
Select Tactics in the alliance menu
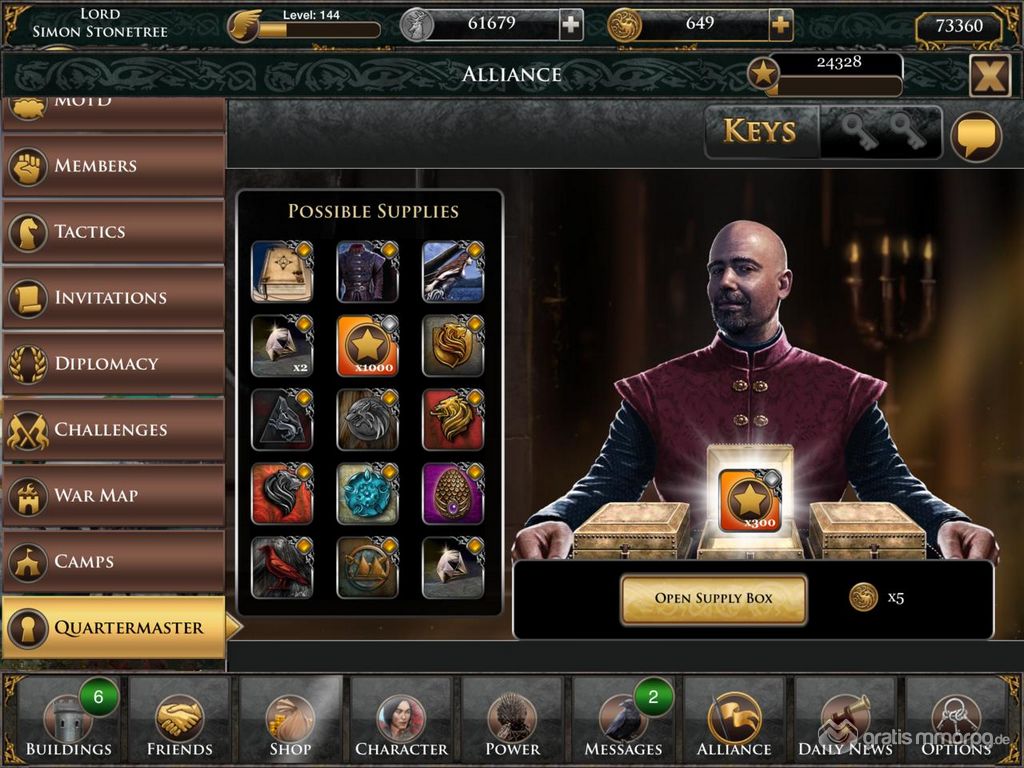pyautogui.click(x=113, y=232)
